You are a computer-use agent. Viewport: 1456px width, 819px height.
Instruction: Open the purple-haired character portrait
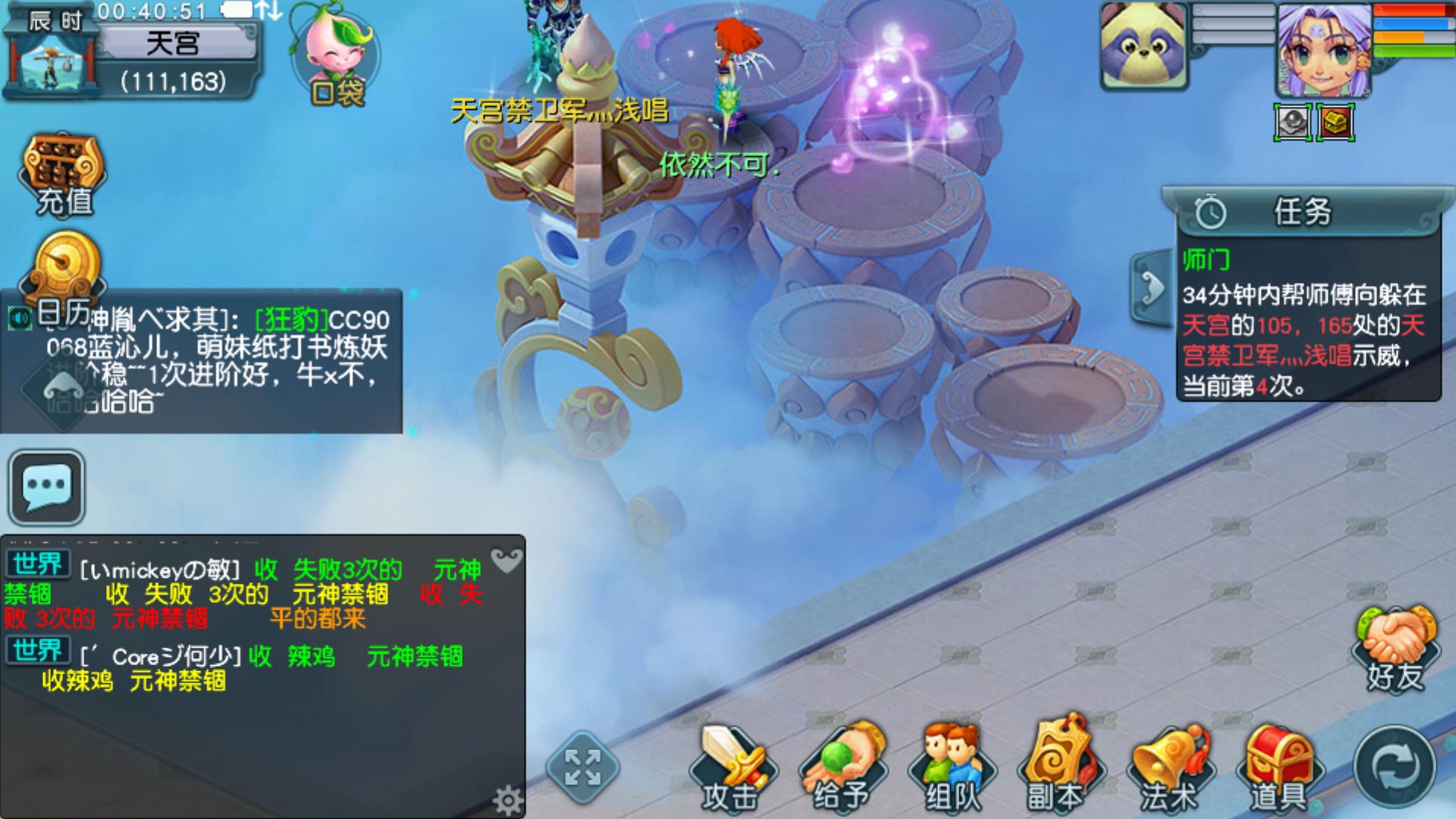pos(1323,50)
